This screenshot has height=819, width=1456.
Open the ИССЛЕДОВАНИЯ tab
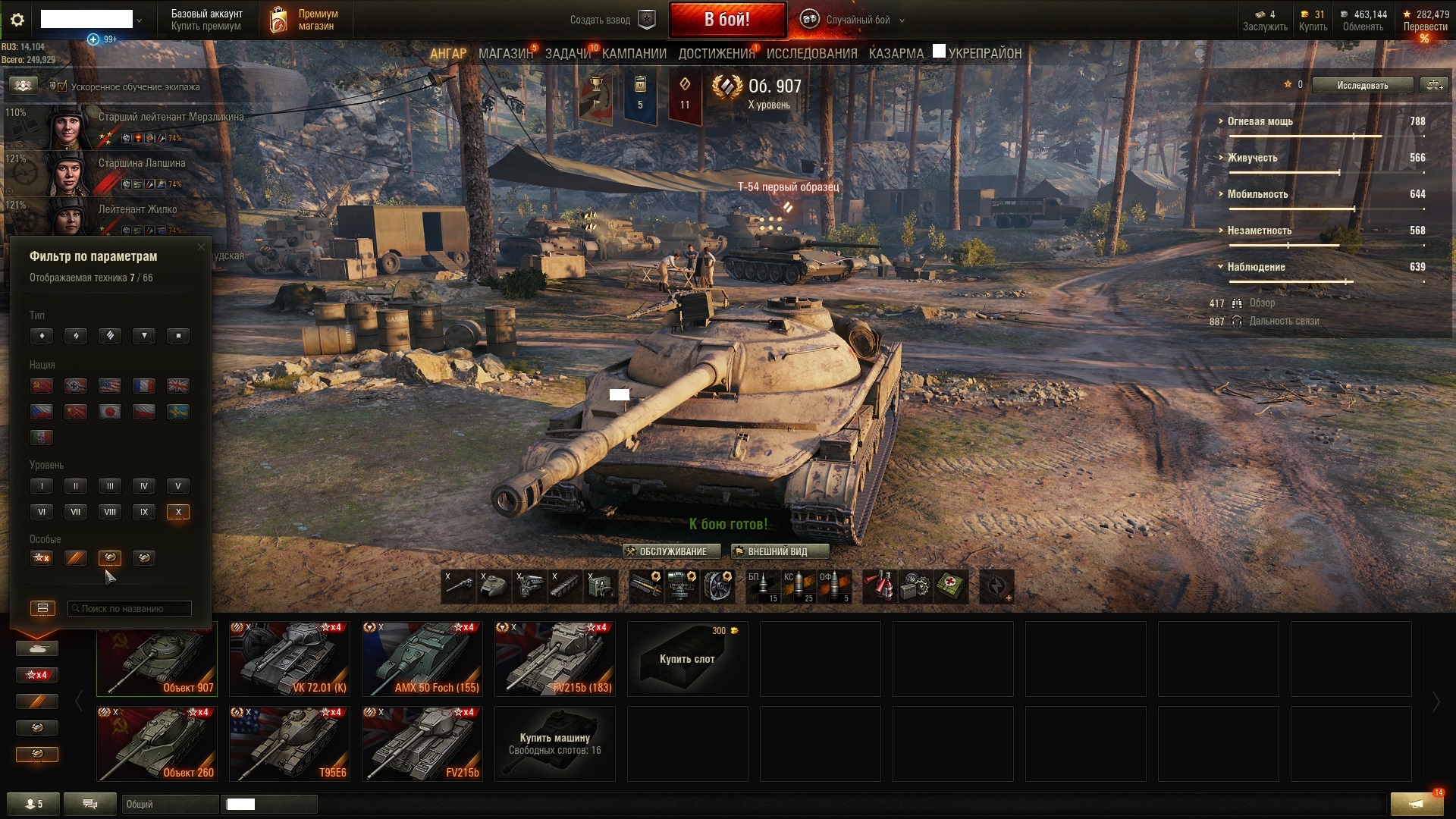811,54
